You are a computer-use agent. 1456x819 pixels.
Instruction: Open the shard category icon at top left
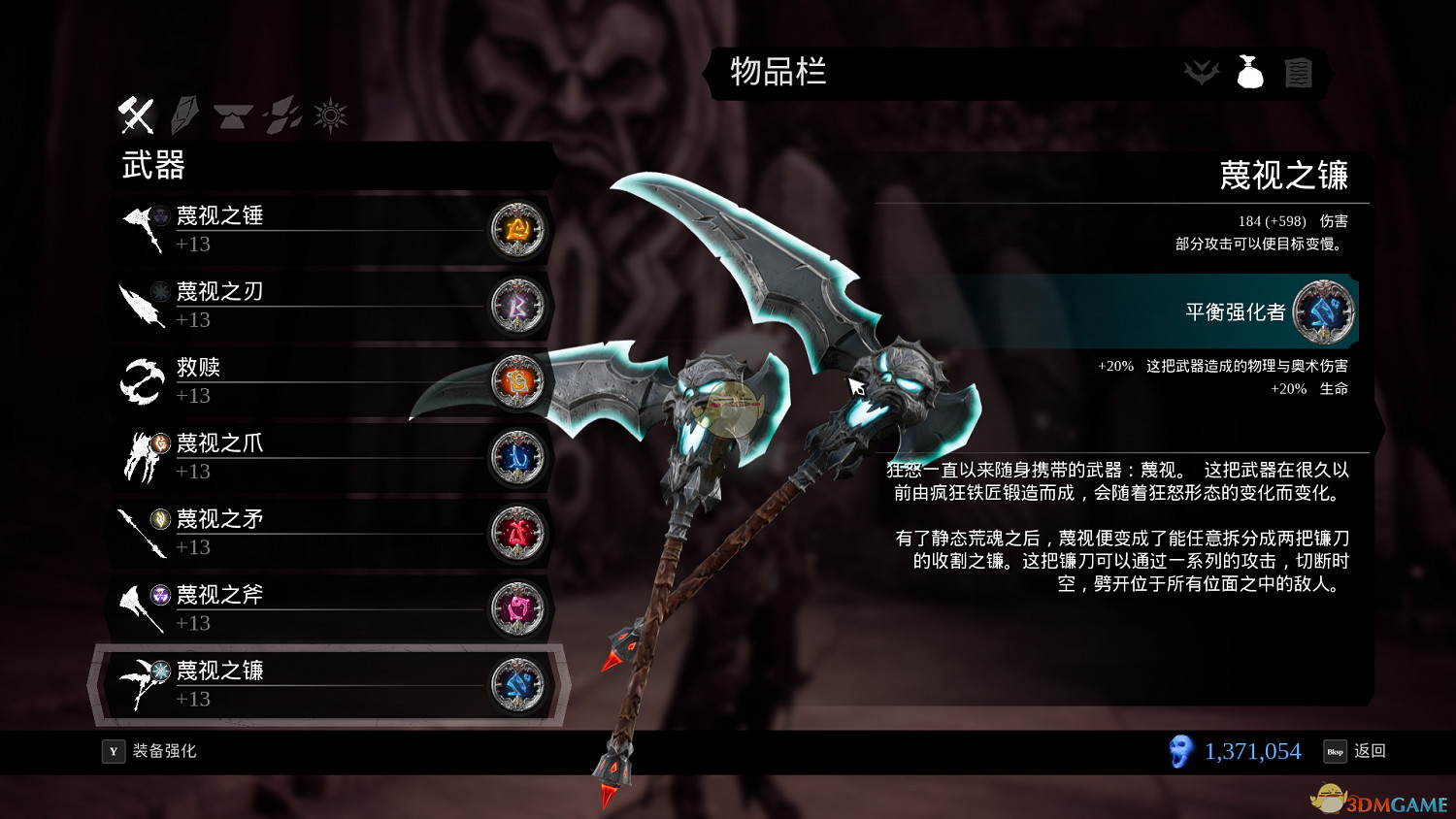tap(185, 114)
